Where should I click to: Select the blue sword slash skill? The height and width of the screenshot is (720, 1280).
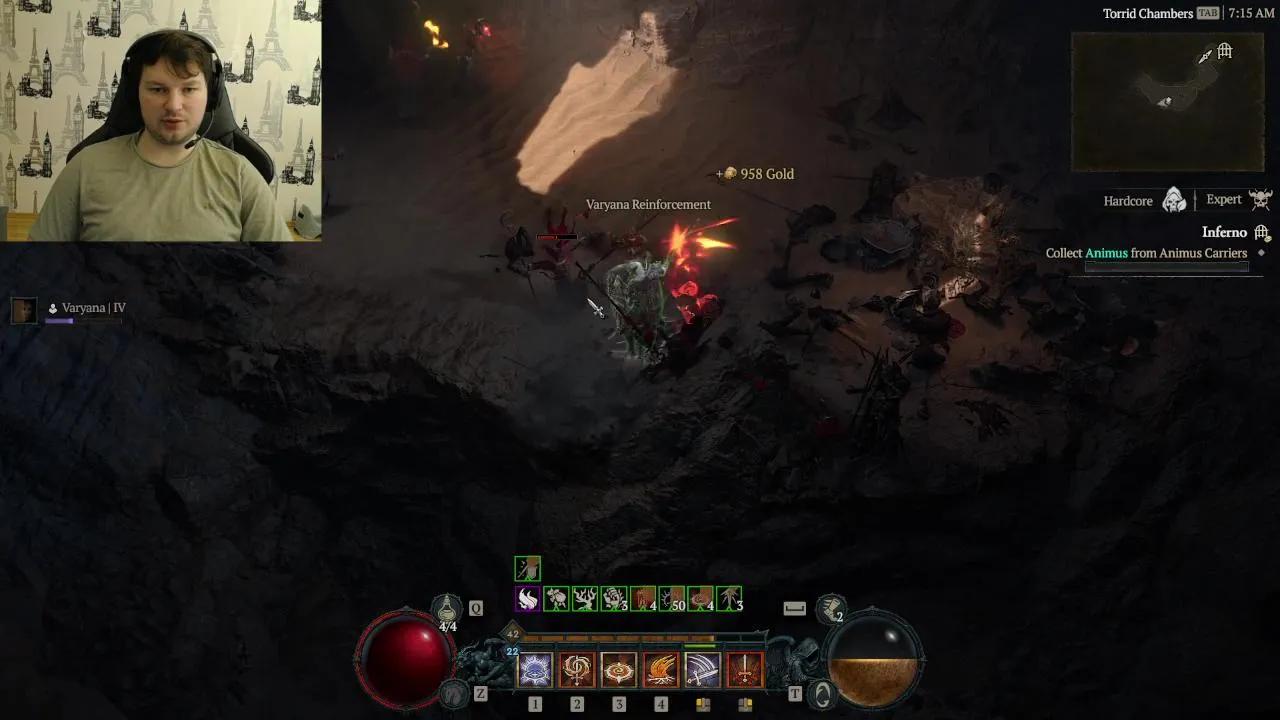click(x=702, y=670)
